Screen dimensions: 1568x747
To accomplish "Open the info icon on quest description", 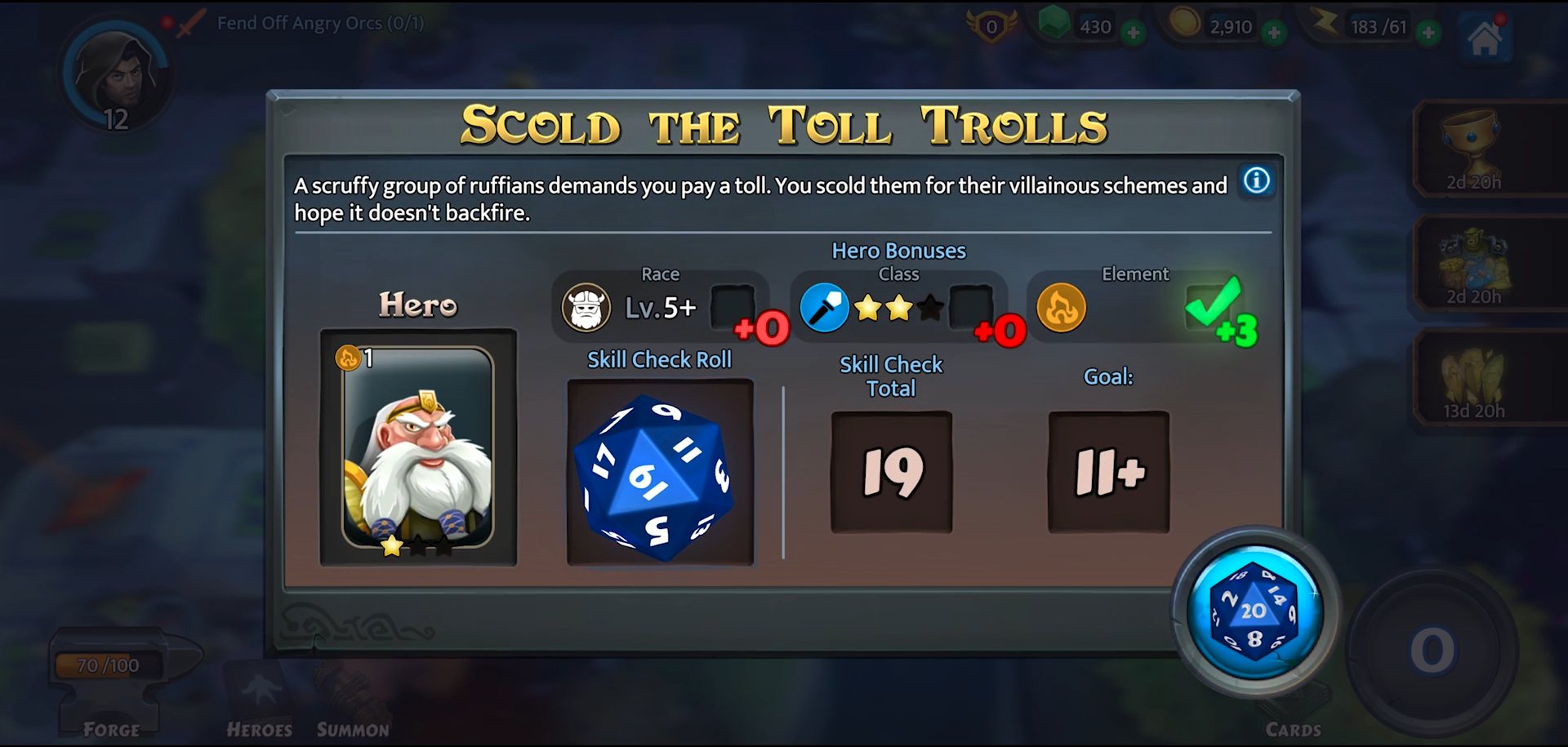I will tap(1256, 180).
